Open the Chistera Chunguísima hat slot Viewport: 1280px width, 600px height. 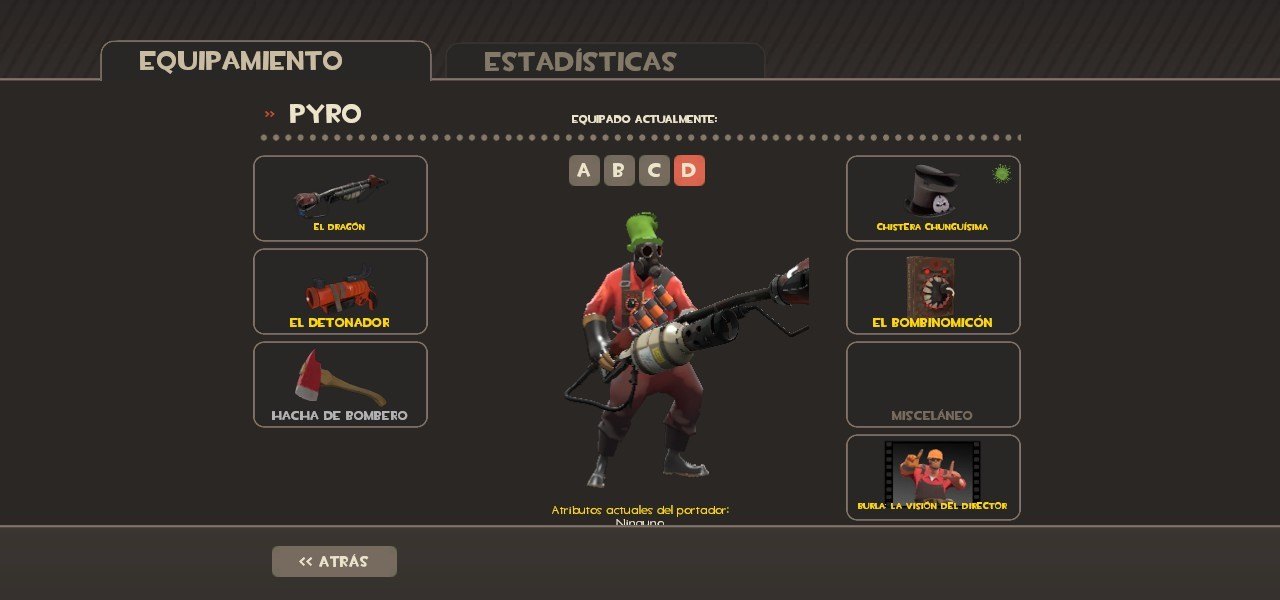click(933, 198)
